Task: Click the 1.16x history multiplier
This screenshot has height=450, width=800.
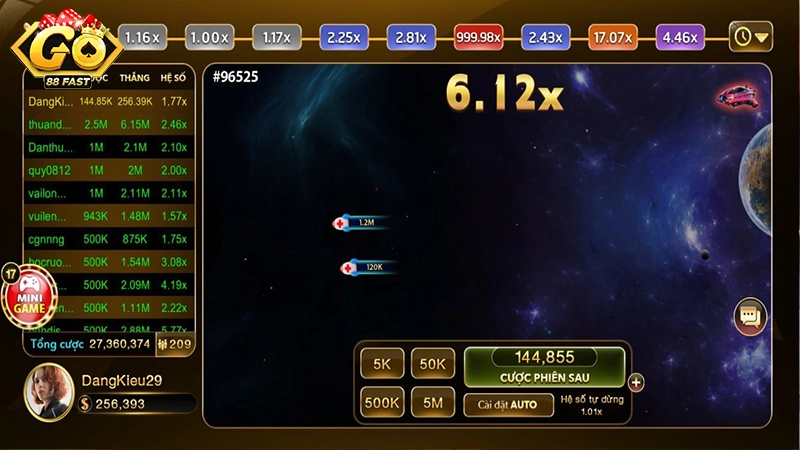Action: [141, 38]
